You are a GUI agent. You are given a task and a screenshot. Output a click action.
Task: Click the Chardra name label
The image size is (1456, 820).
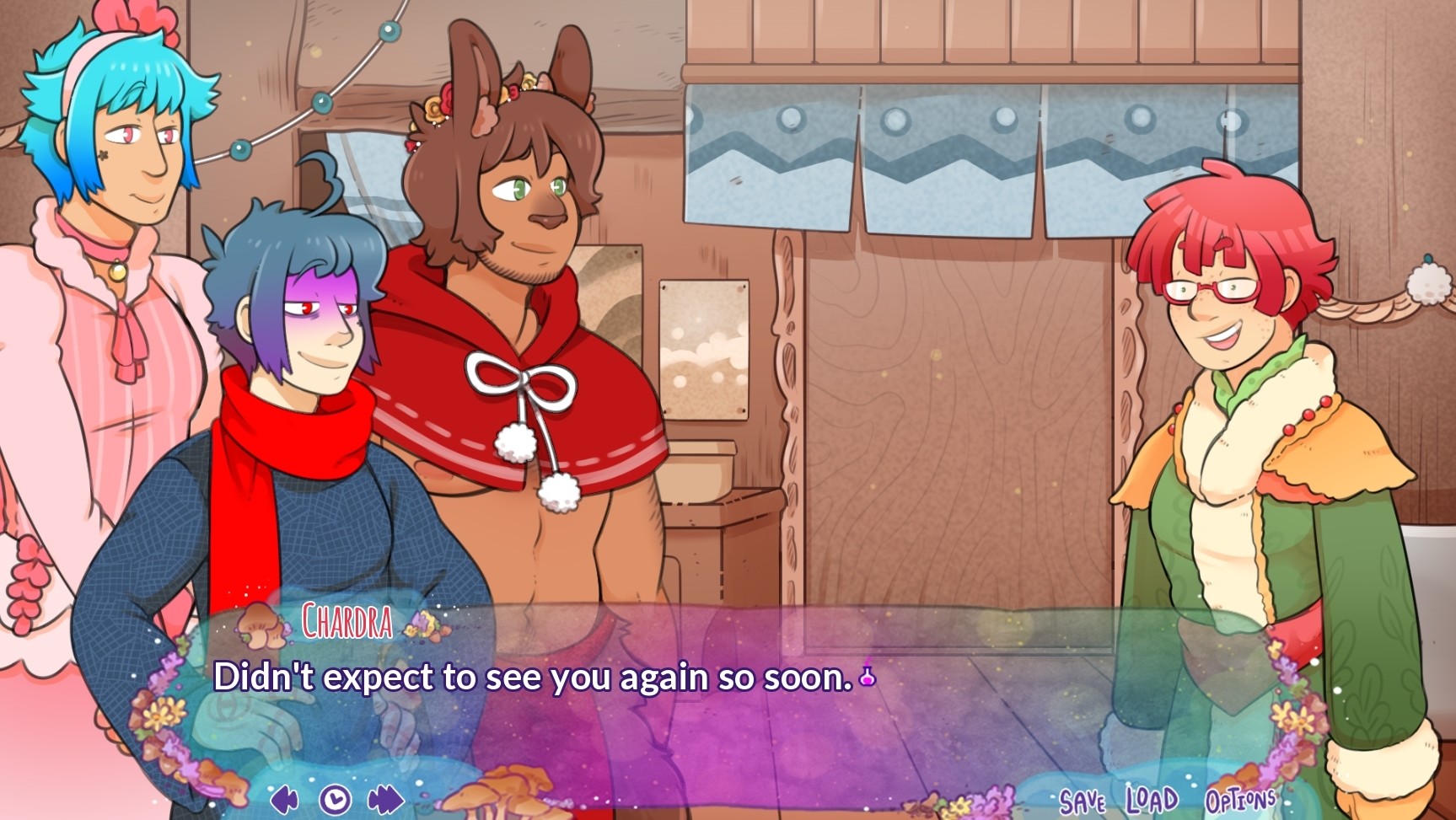pyautogui.click(x=346, y=624)
